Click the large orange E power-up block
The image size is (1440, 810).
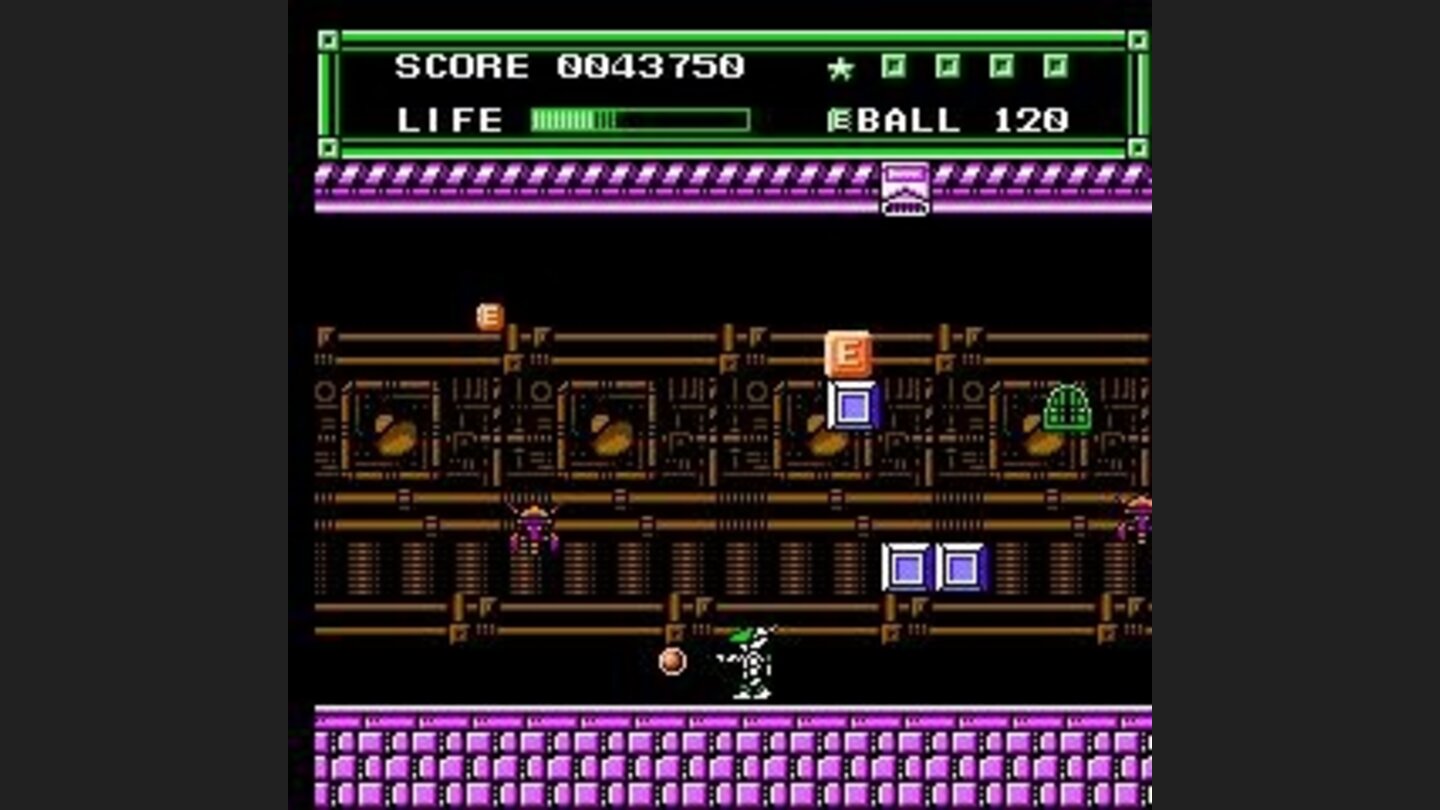click(848, 352)
